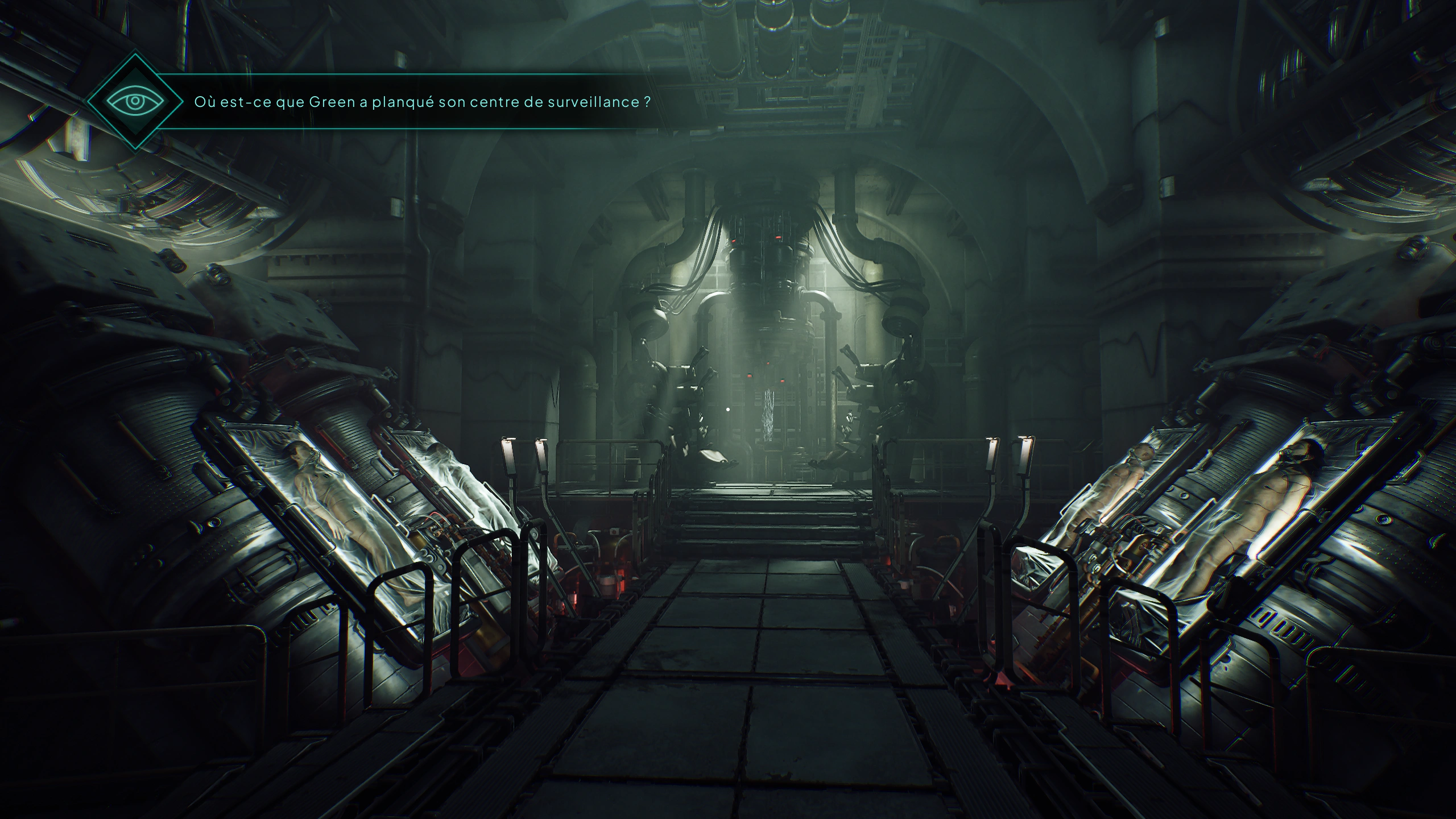Click the eye objective icon
The image size is (1456, 819).
135,102
